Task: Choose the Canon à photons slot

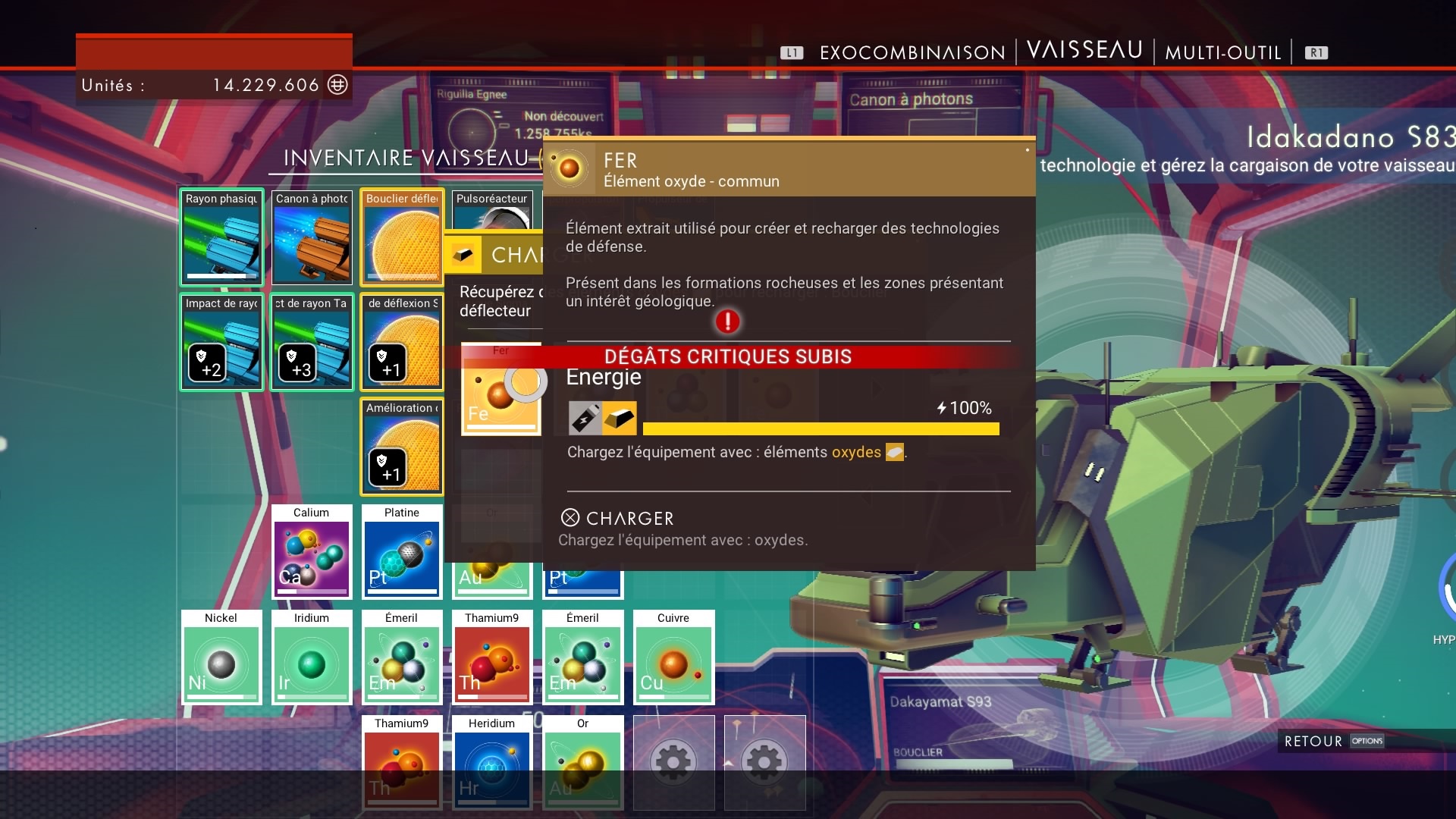Action: 312,237
